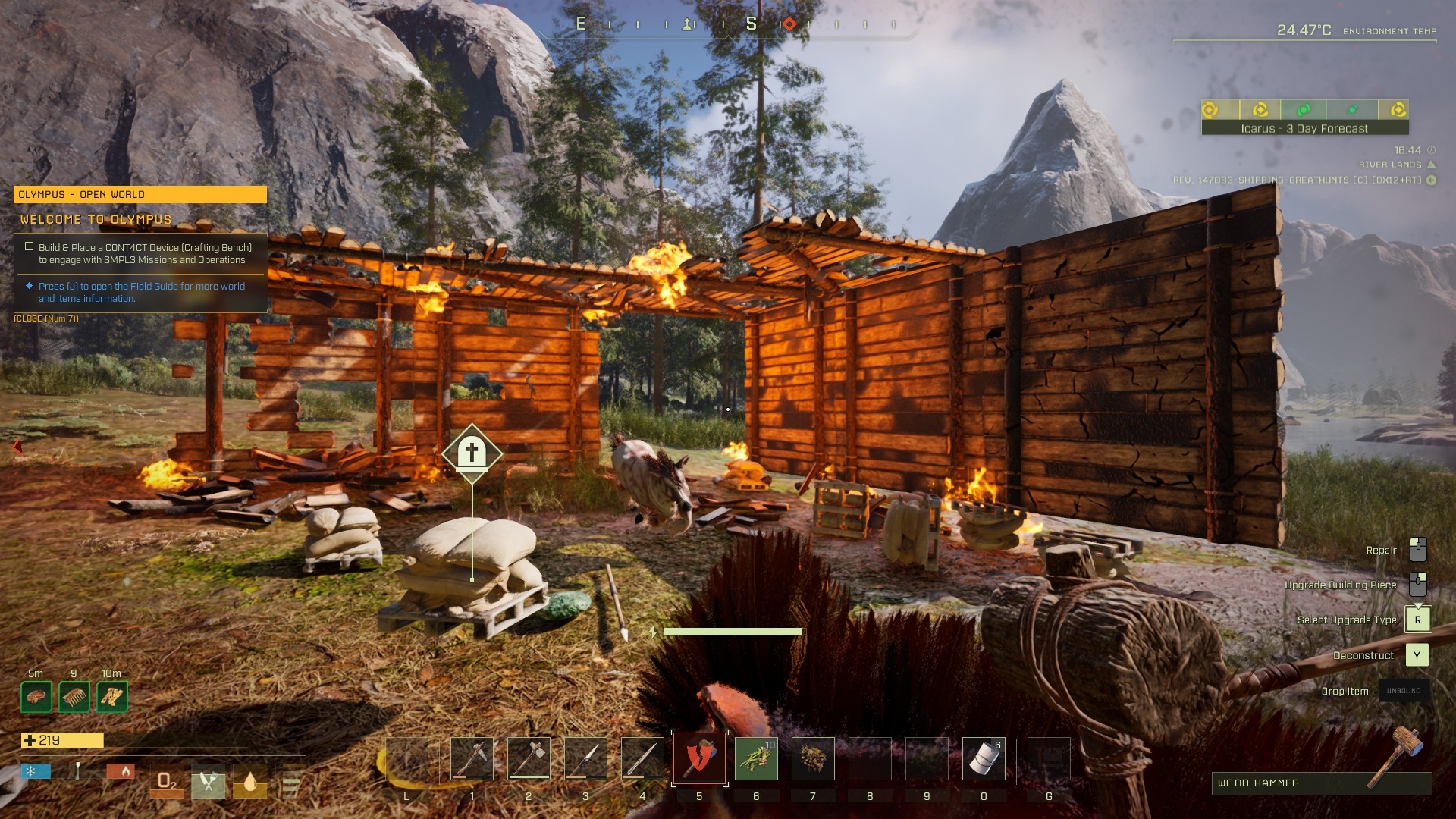Viewport: 1456px width, 819px height.
Task: Select the pickaxe in hotbar slot 1
Action: [472, 758]
